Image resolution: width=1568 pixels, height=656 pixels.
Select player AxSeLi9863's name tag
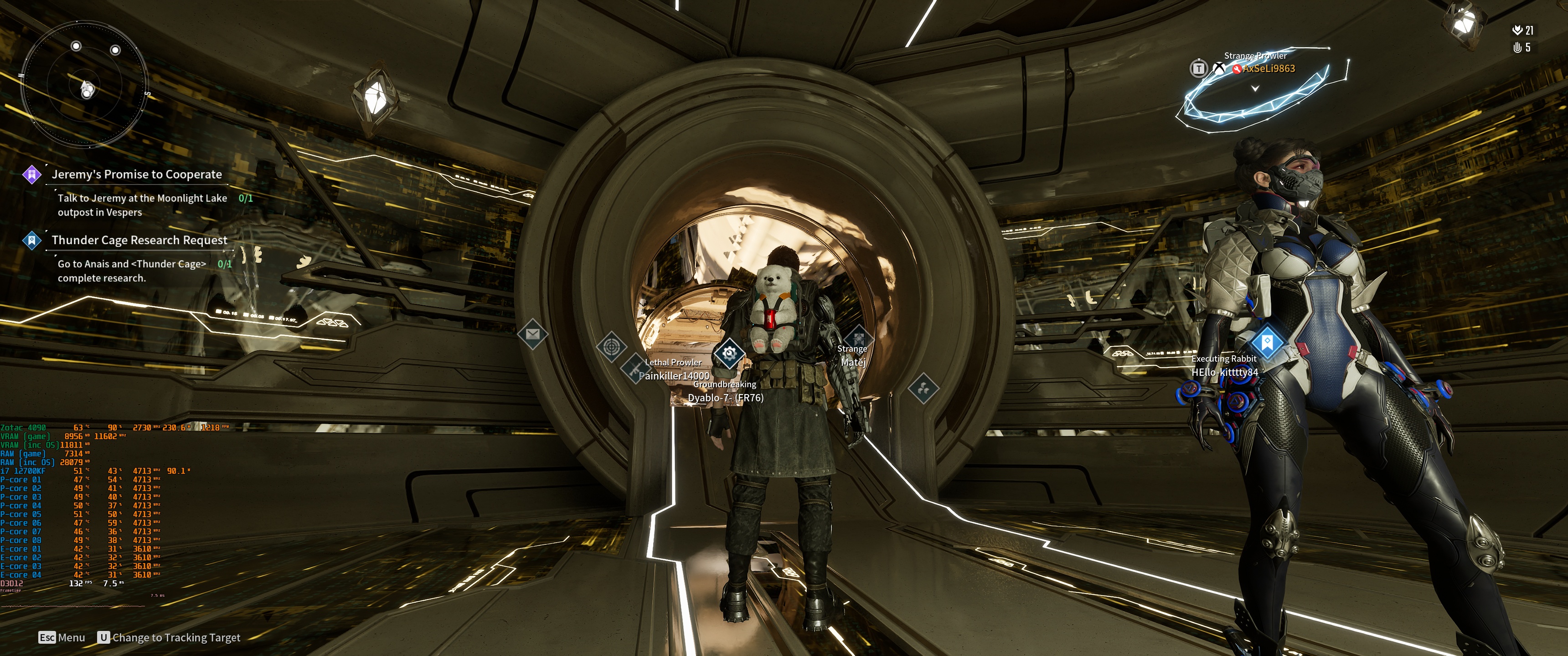[1269, 69]
